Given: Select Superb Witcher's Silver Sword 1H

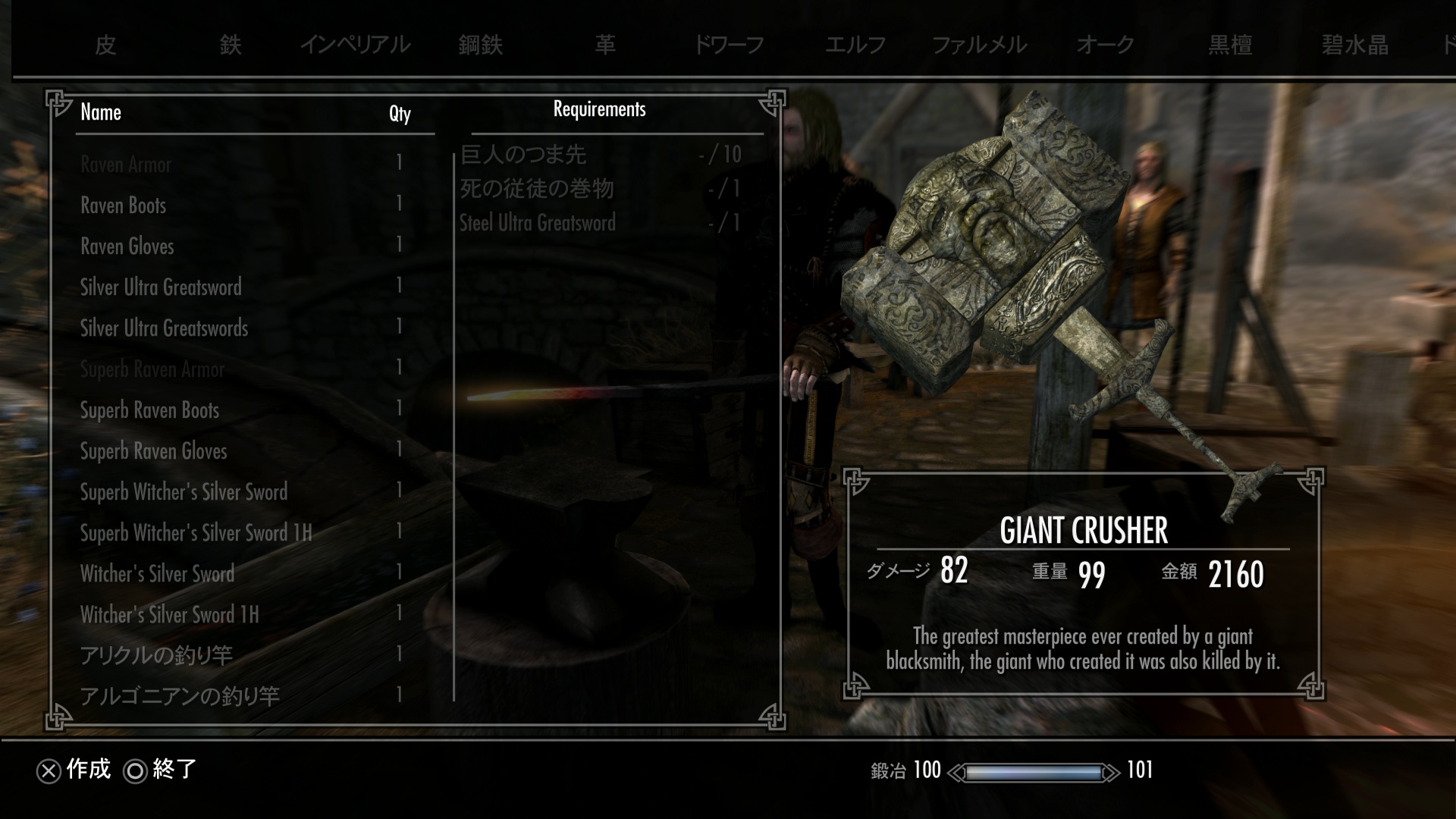Looking at the screenshot, I should [x=196, y=533].
